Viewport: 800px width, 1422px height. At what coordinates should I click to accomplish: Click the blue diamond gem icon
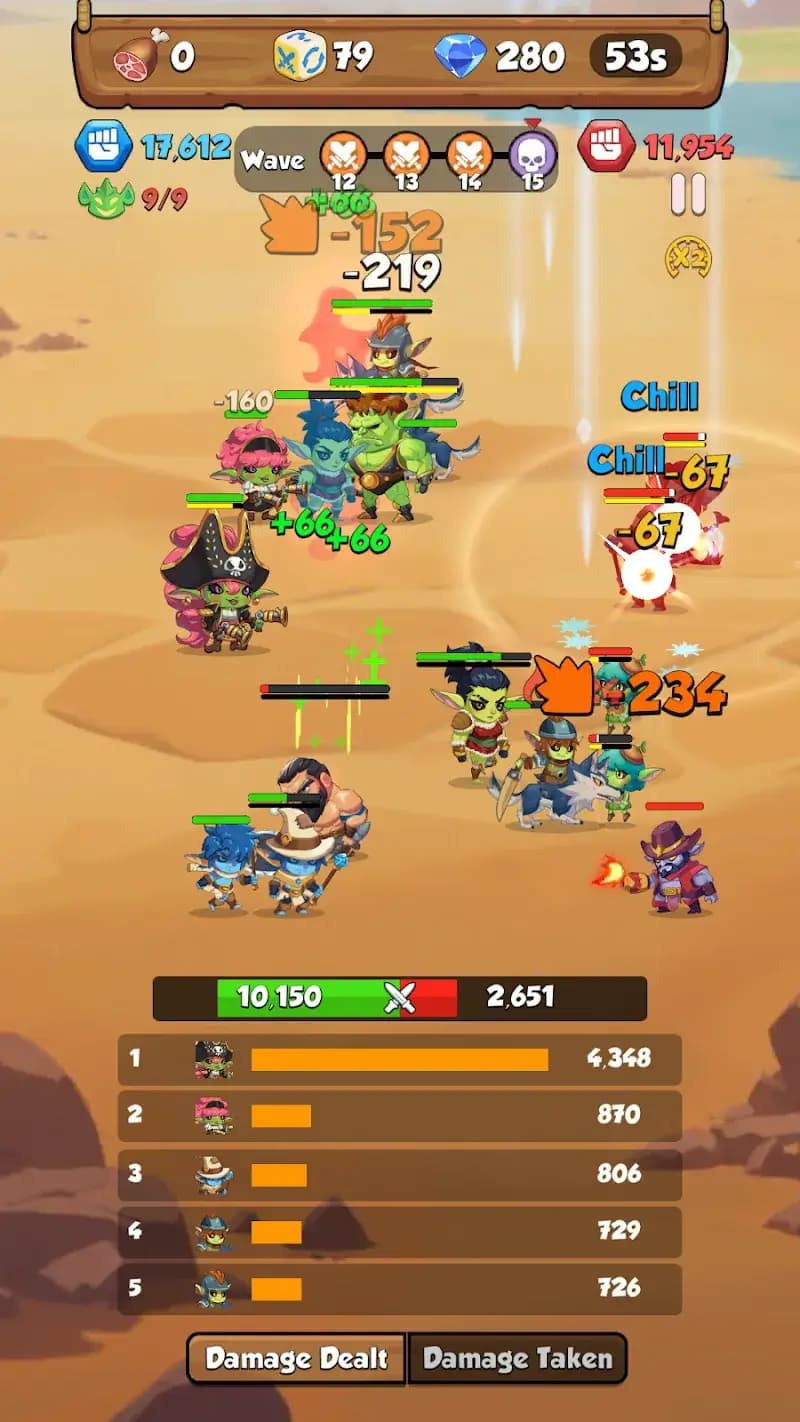[460, 57]
